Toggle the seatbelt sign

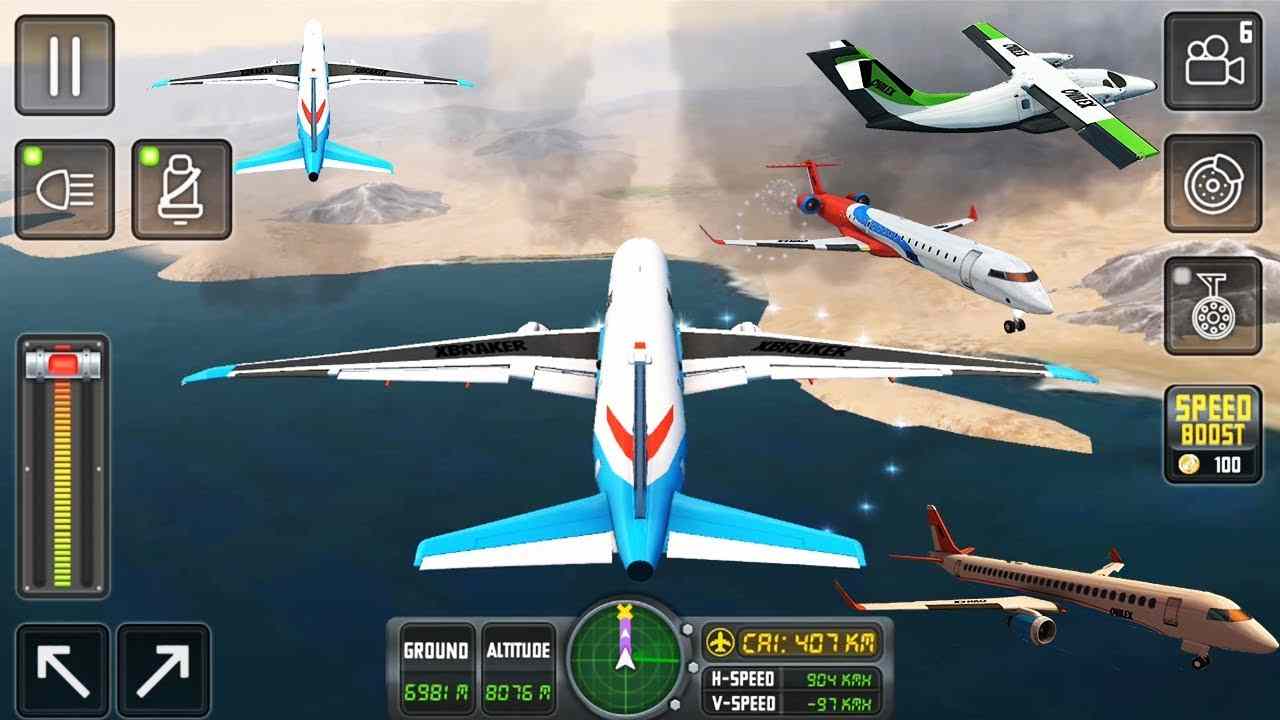click(178, 188)
